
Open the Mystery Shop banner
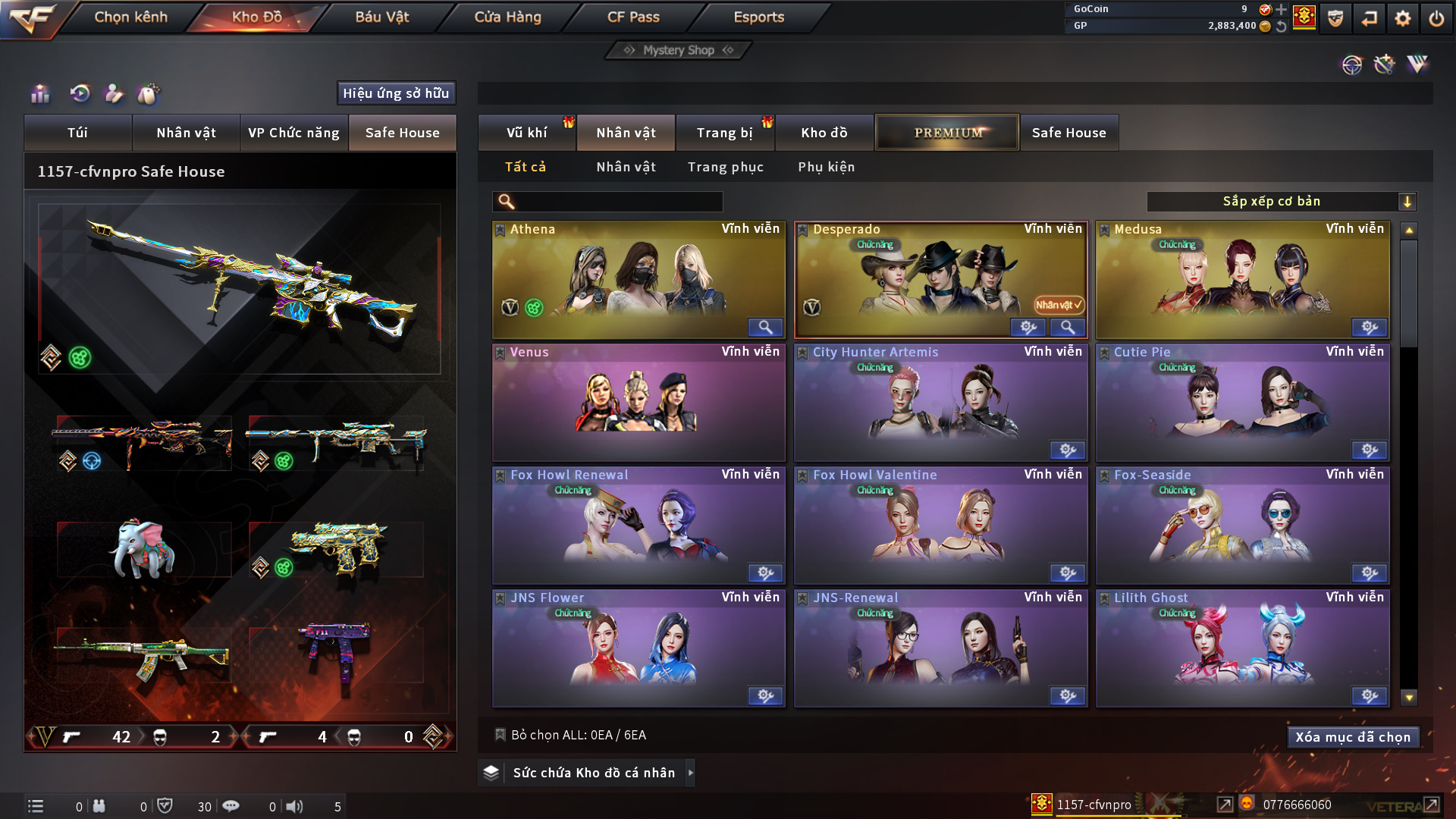[679, 50]
